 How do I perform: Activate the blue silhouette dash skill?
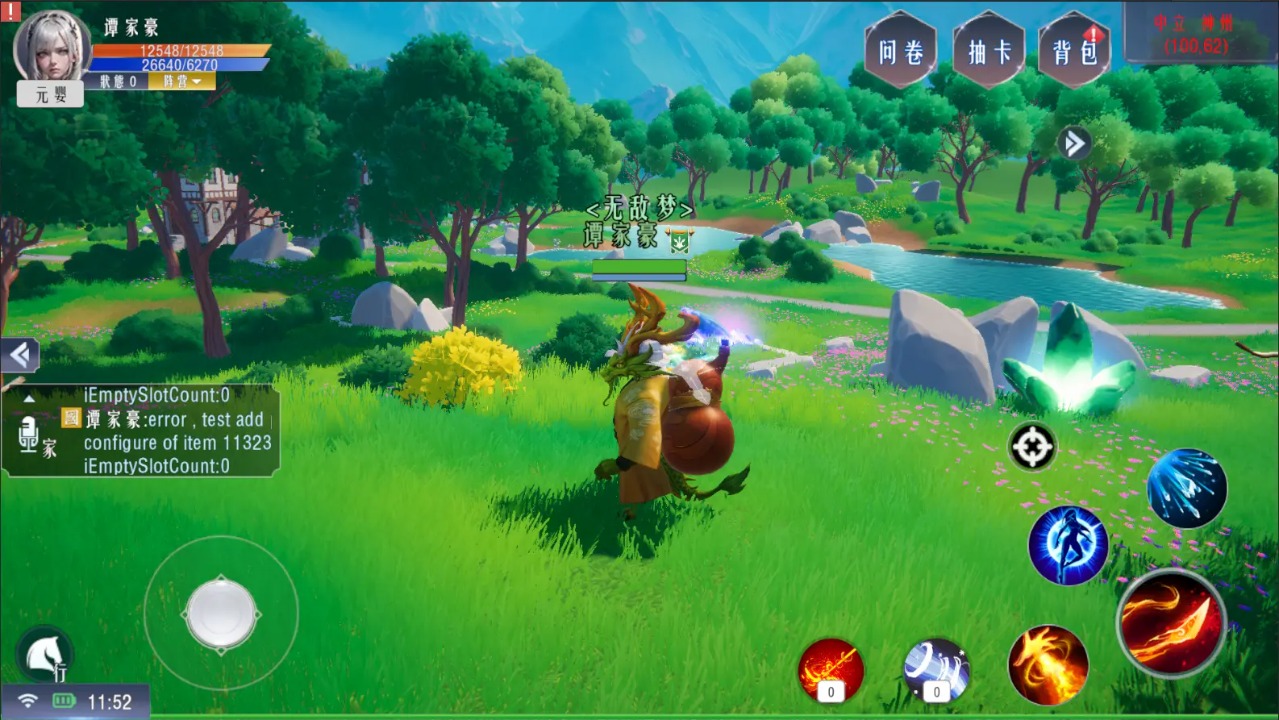[1068, 545]
